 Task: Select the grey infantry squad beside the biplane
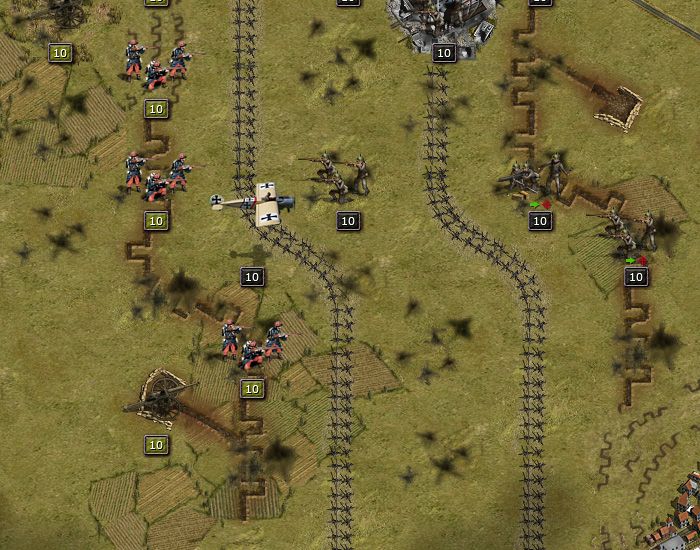(x=337, y=175)
